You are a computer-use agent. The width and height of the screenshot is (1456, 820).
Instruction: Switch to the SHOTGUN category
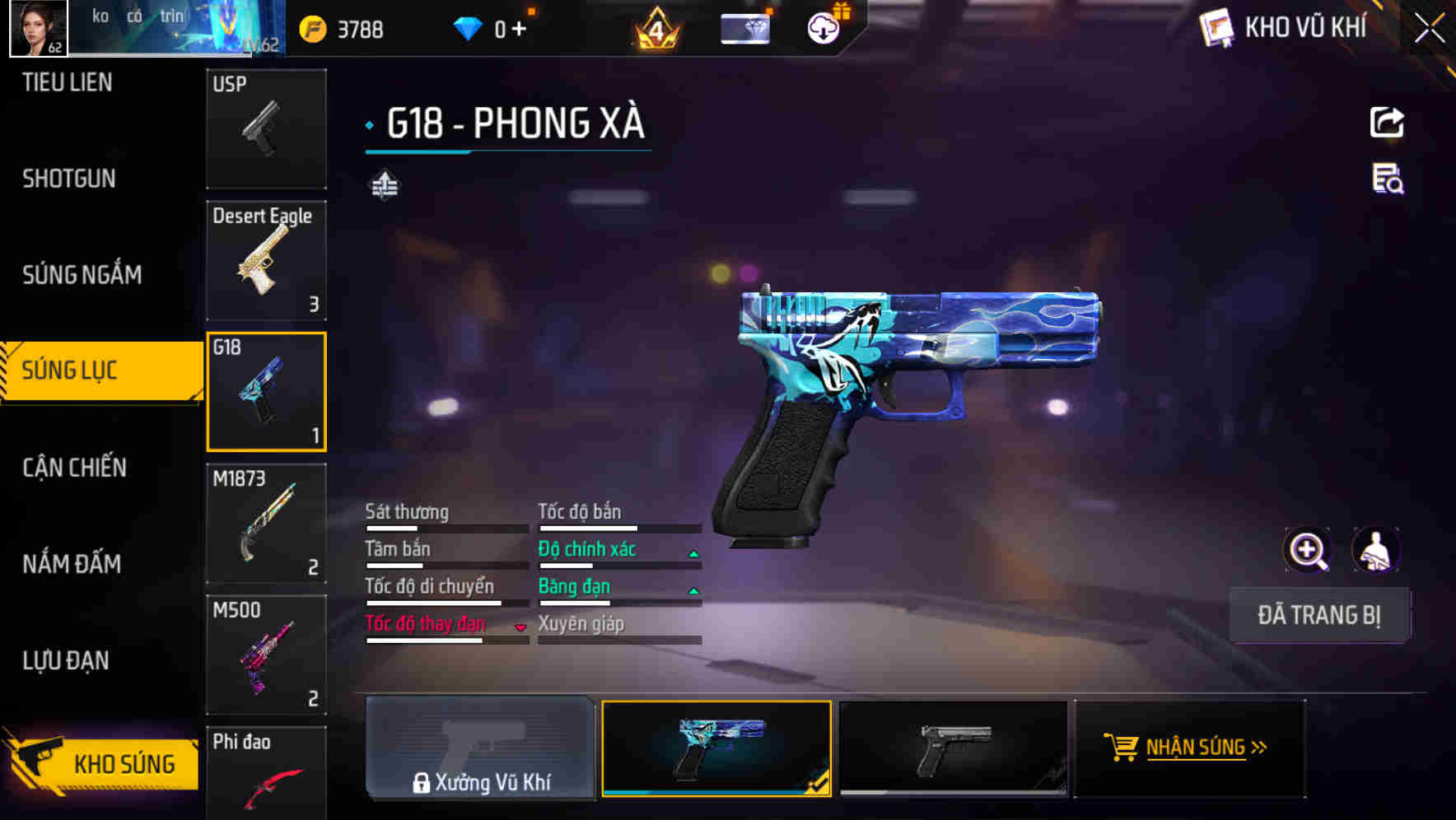point(68,178)
